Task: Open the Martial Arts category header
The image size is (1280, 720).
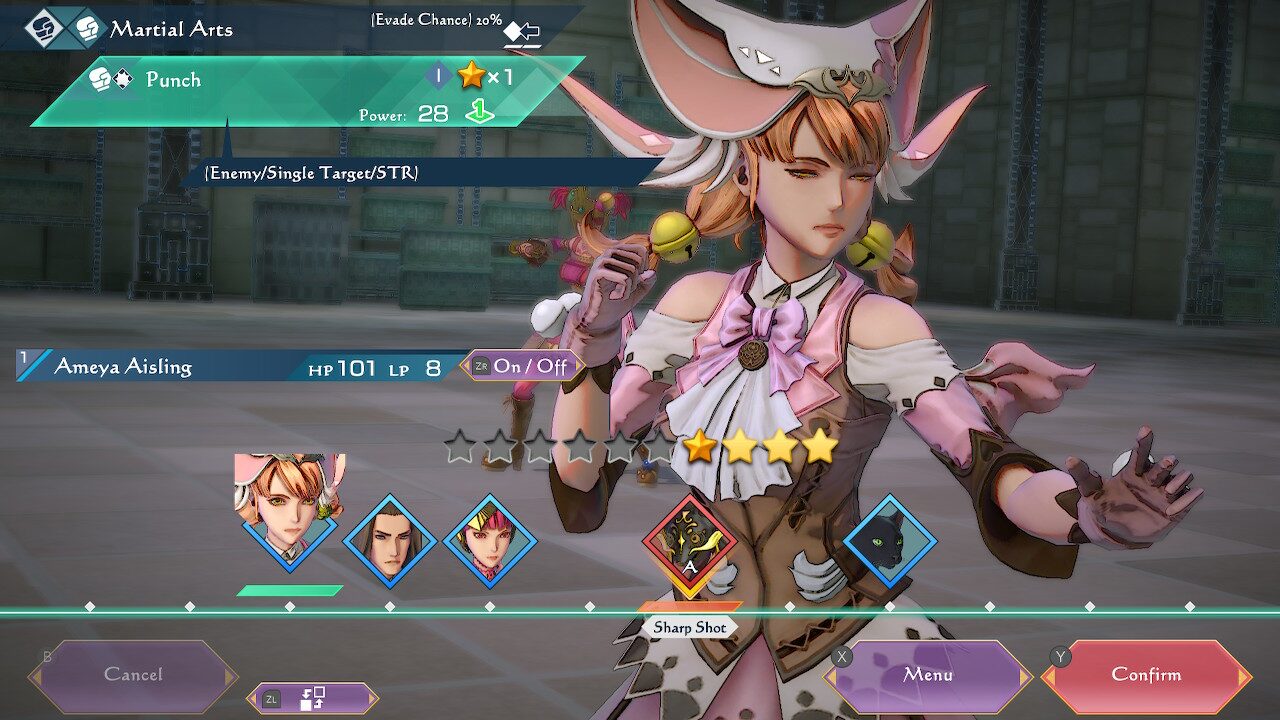Action: pyautogui.click(x=170, y=29)
